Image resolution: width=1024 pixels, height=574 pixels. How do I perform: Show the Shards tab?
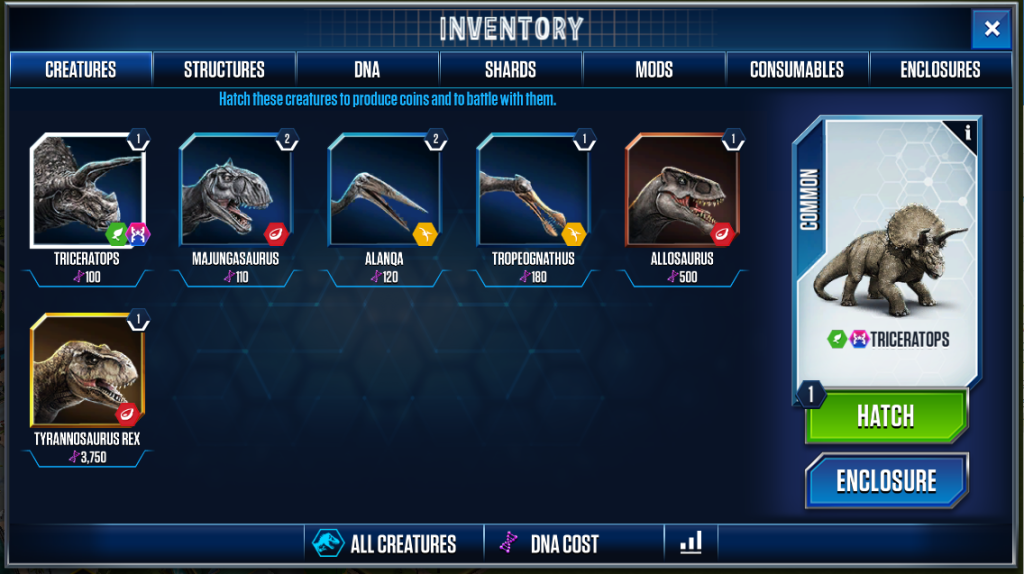tap(510, 70)
